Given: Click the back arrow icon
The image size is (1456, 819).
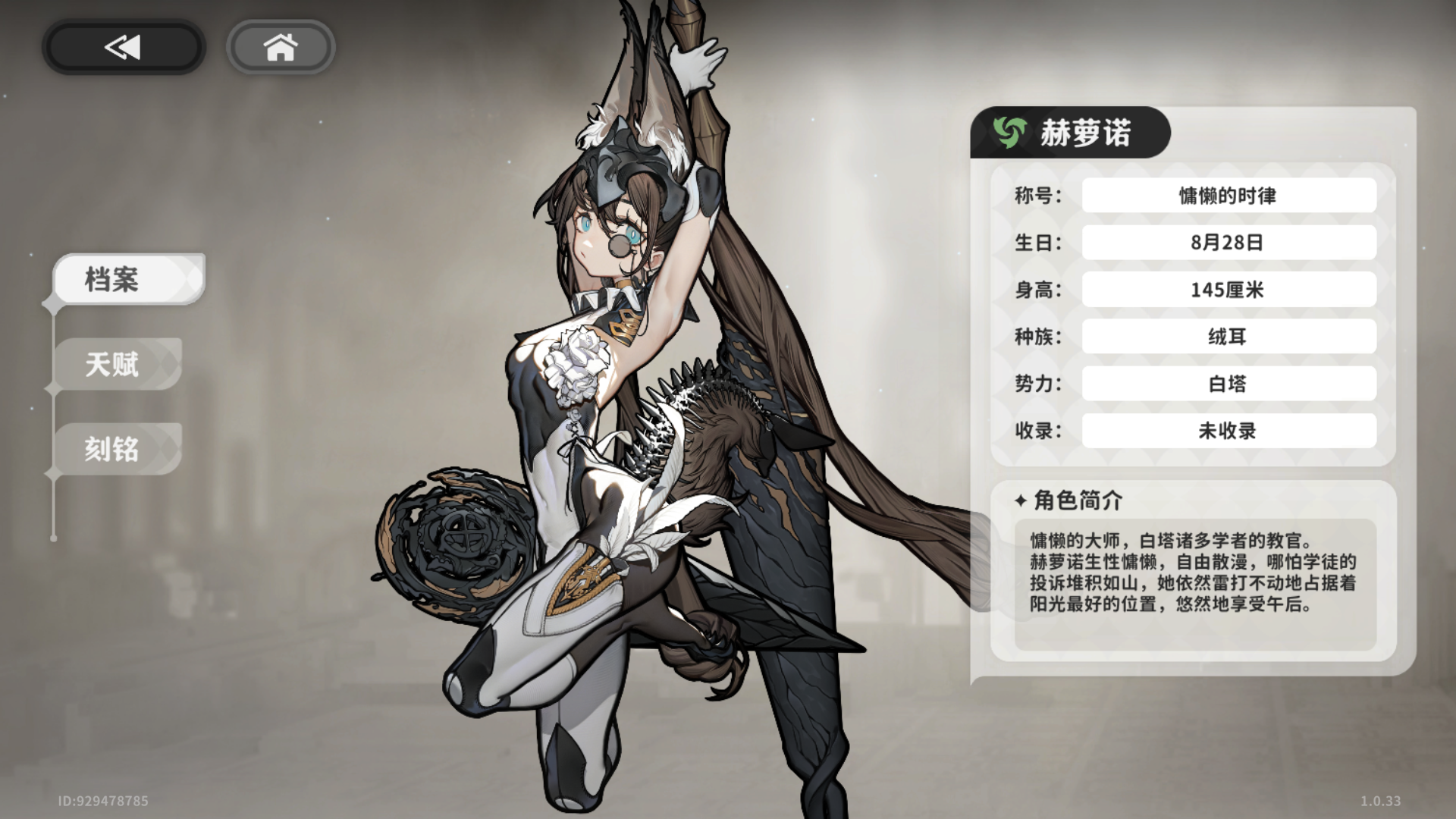Looking at the screenshot, I should (121, 46).
